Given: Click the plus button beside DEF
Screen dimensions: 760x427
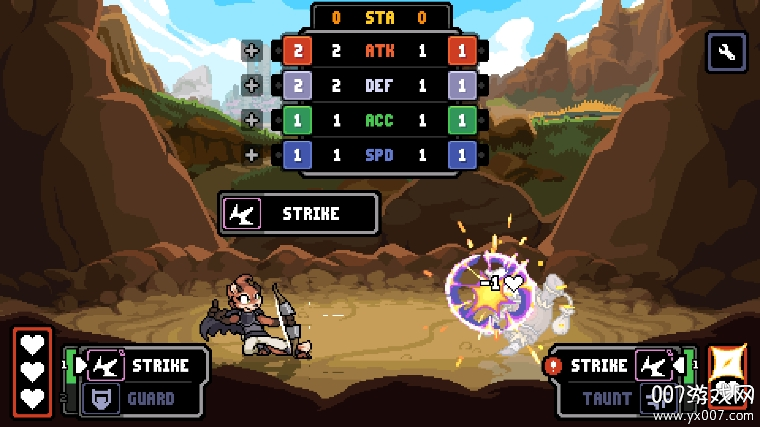Looking at the screenshot, I should (x=252, y=85).
